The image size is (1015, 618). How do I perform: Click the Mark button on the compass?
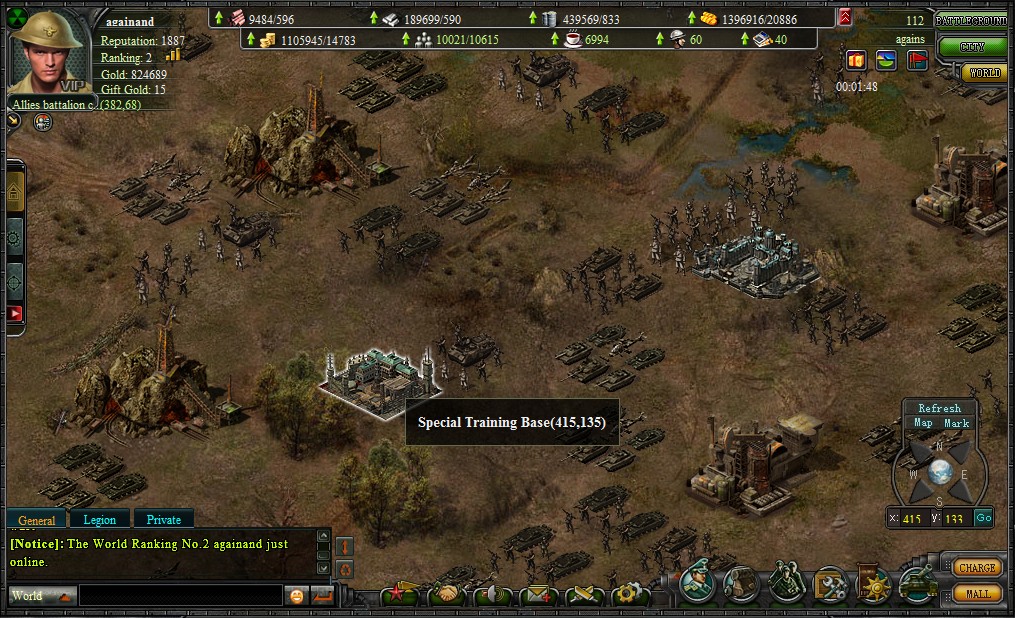click(x=957, y=423)
